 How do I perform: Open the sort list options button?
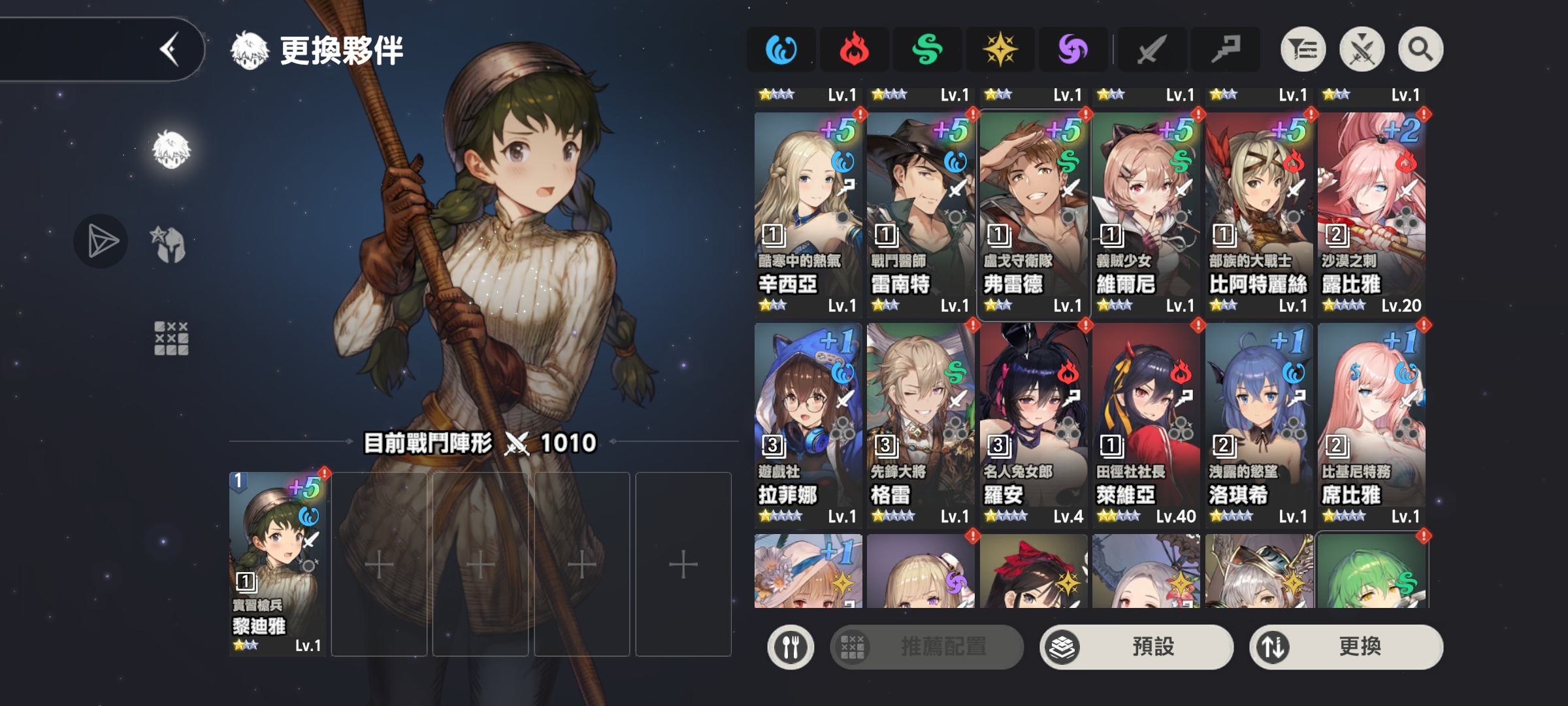1303,50
